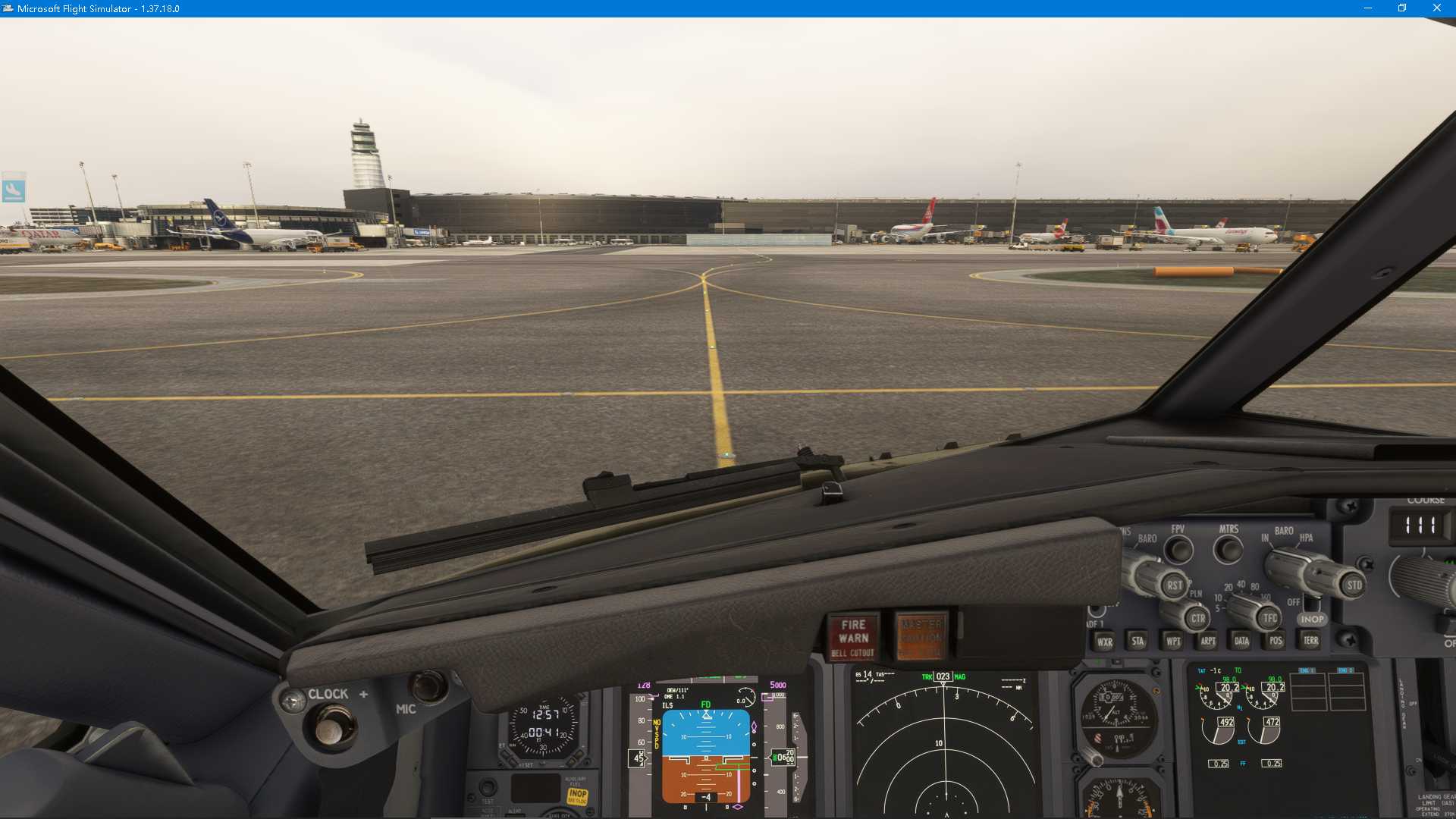The width and height of the screenshot is (1456, 819).
Task: Activate the DATA display button
Action: 1241,640
